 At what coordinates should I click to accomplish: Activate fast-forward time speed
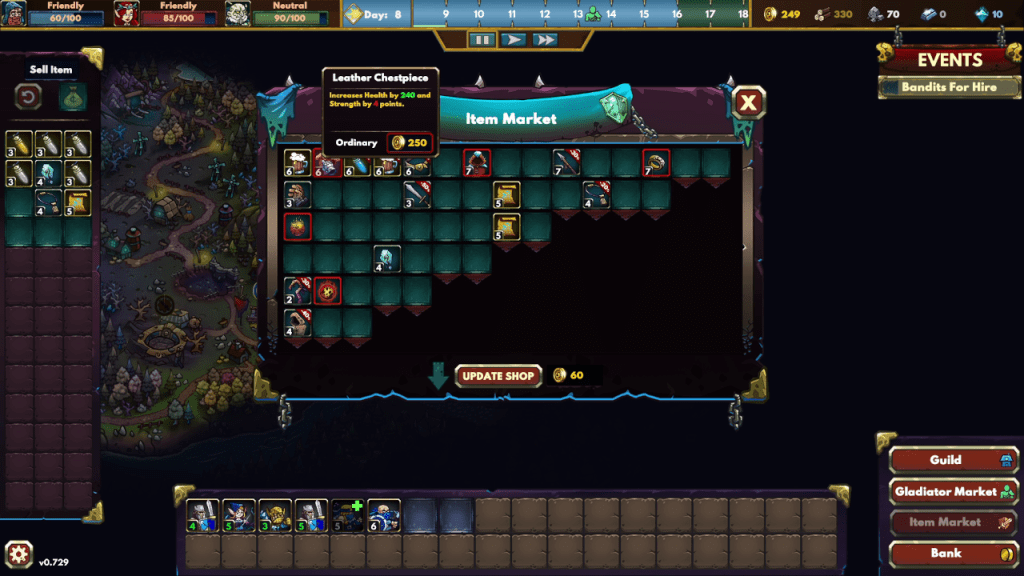545,40
